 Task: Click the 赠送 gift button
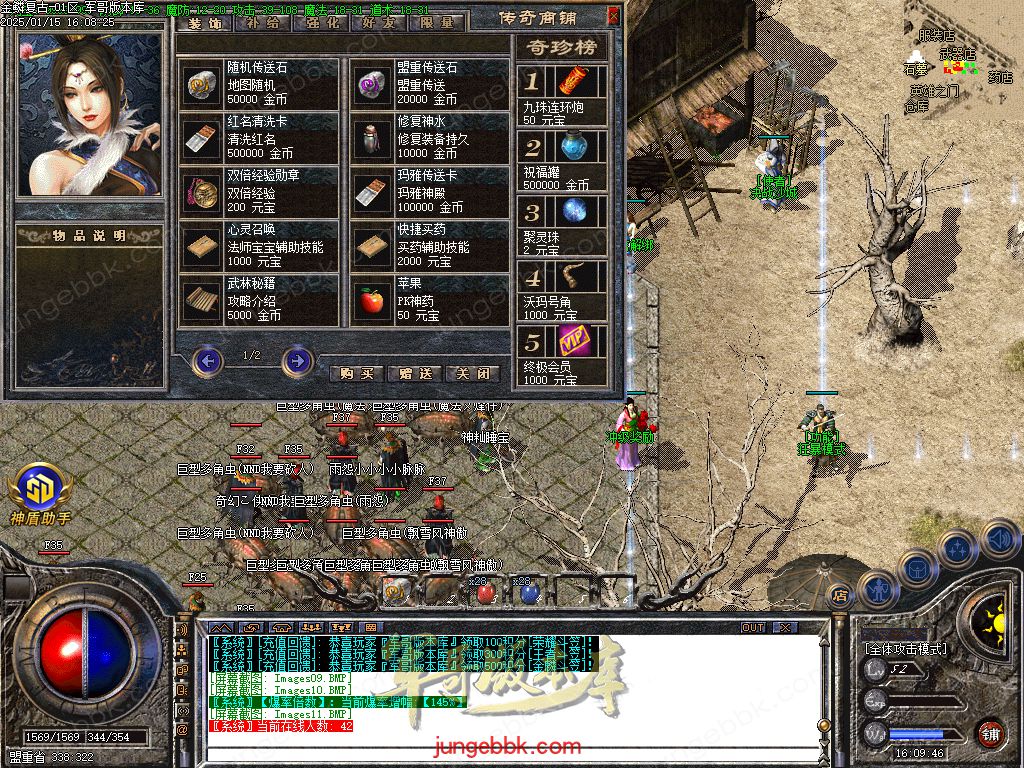coord(415,373)
